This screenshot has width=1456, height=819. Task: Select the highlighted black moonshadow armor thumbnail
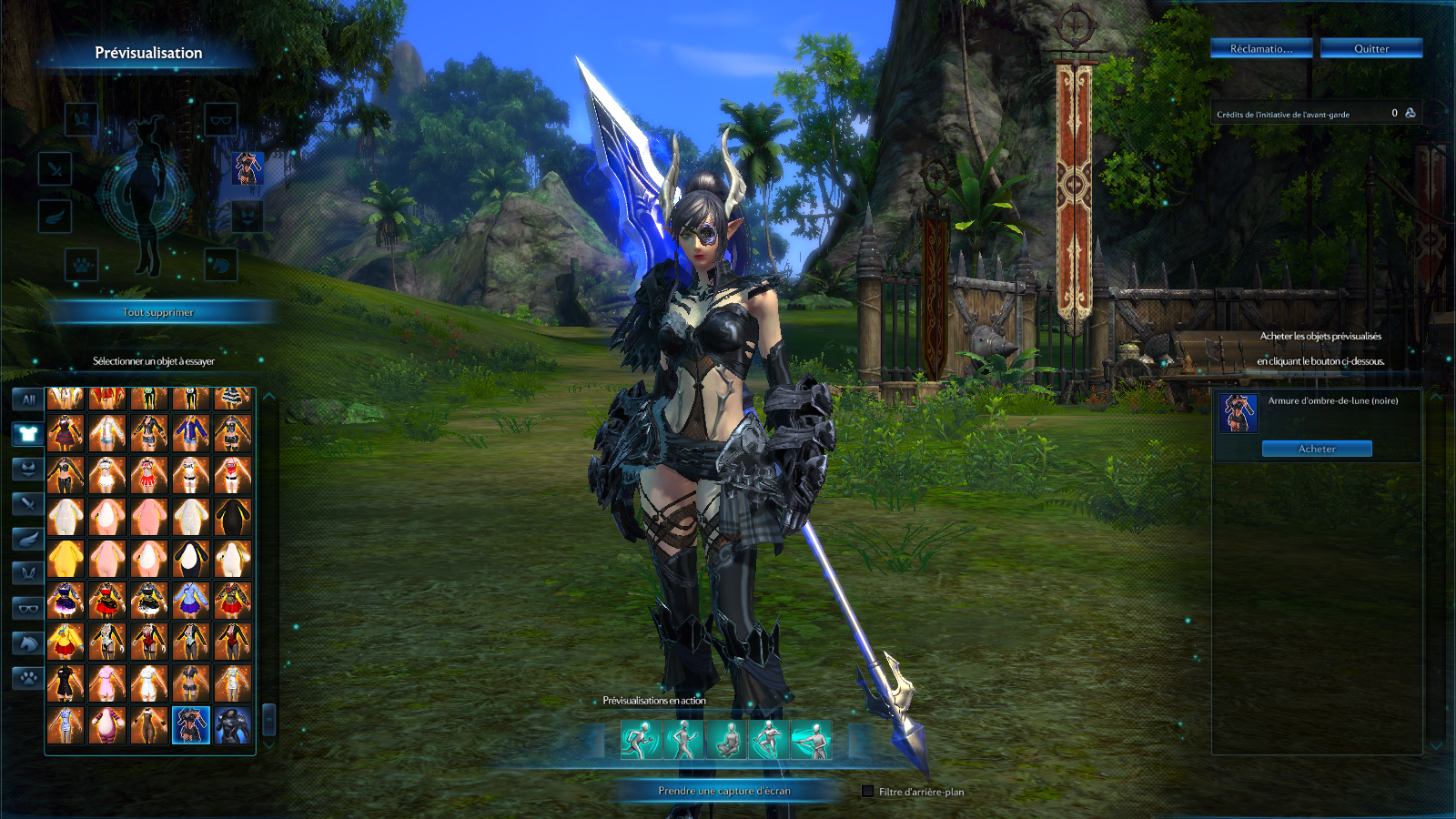pos(191,725)
